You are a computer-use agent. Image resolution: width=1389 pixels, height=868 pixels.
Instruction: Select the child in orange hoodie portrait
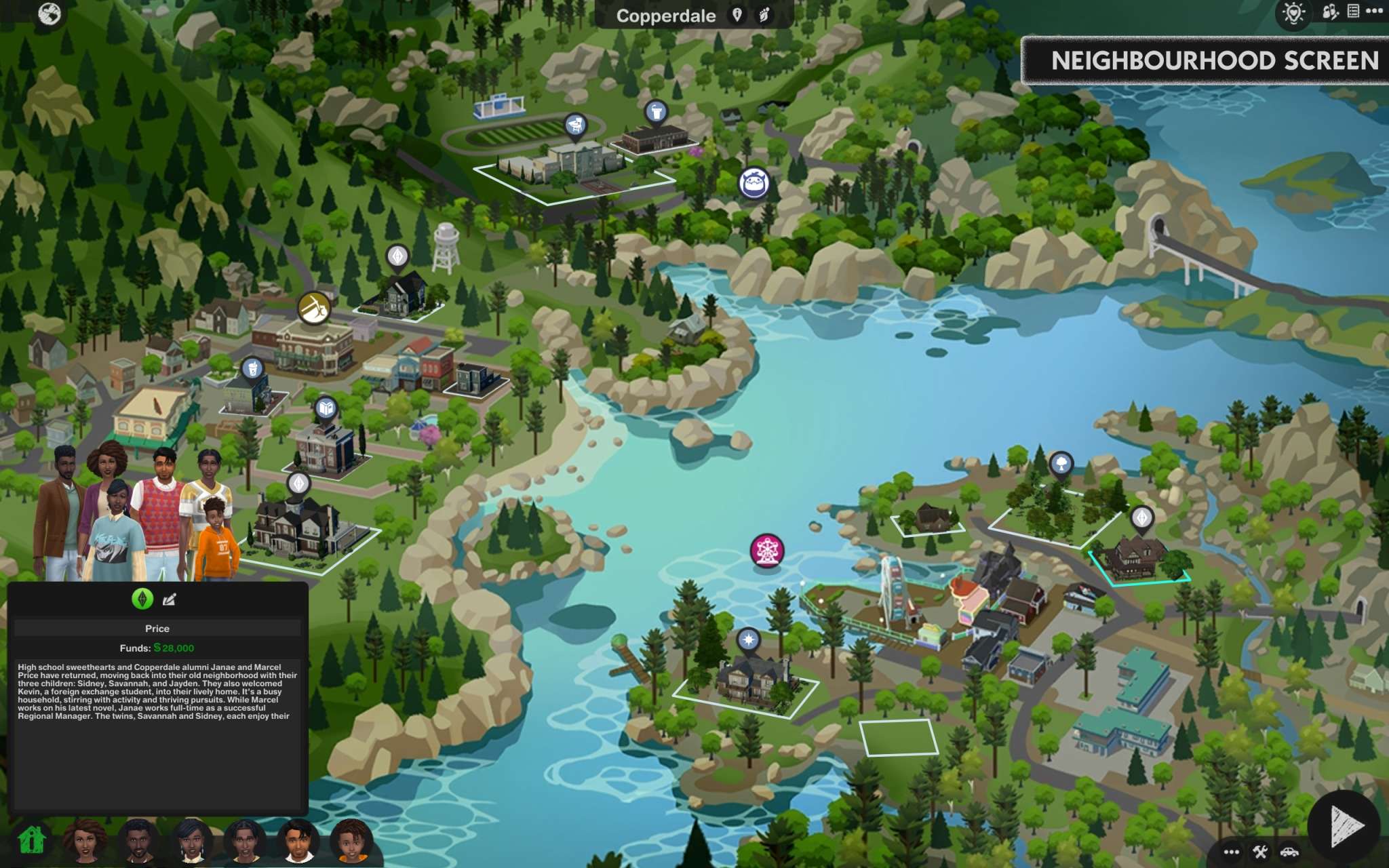[x=351, y=841]
